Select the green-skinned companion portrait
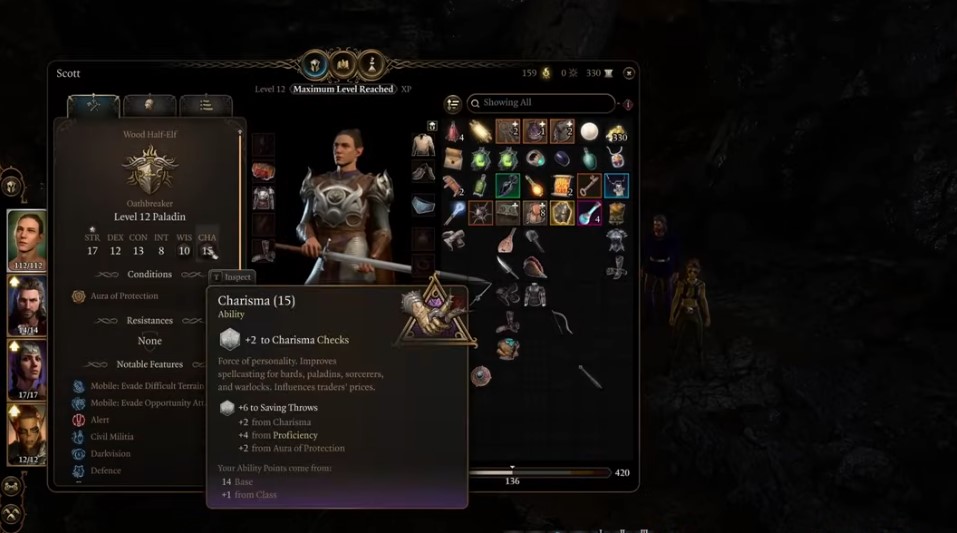The width and height of the screenshot is (957, 533). [27, 435]
